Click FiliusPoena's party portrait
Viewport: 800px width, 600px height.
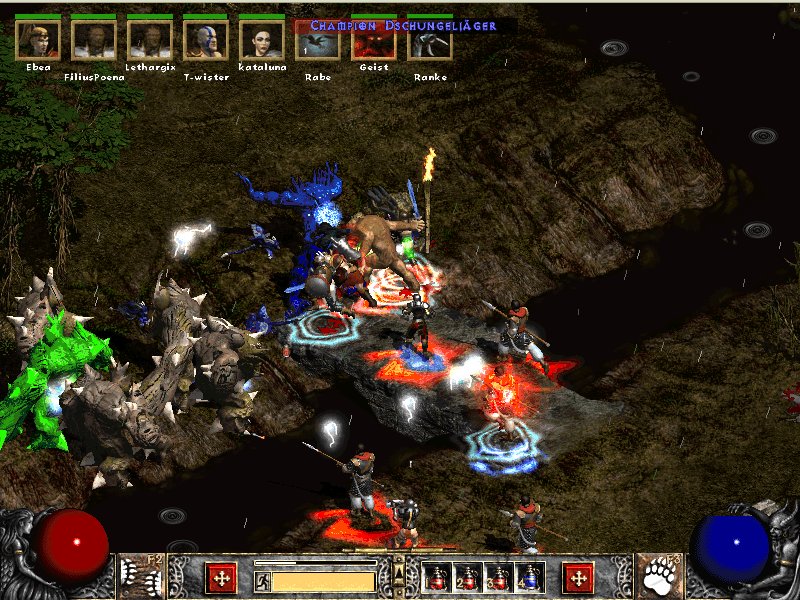[x=94, y=40]
